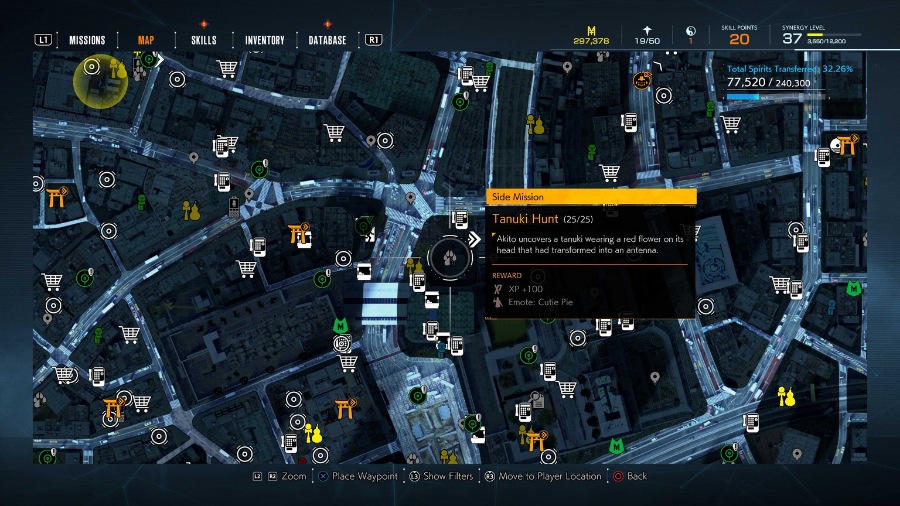Switch to the Missions tab

point(87,40)
